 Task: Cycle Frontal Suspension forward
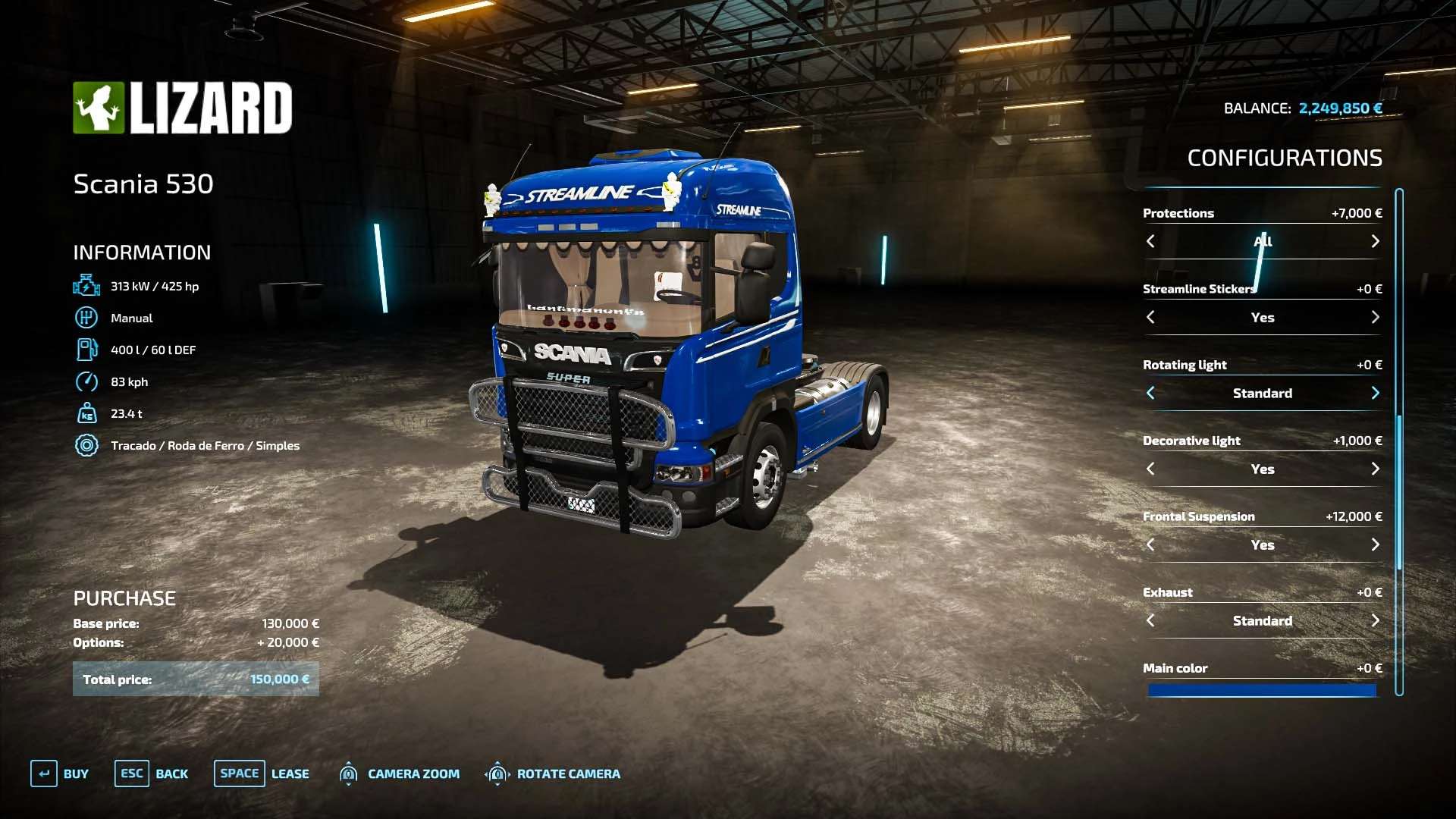click(1375, 544)
